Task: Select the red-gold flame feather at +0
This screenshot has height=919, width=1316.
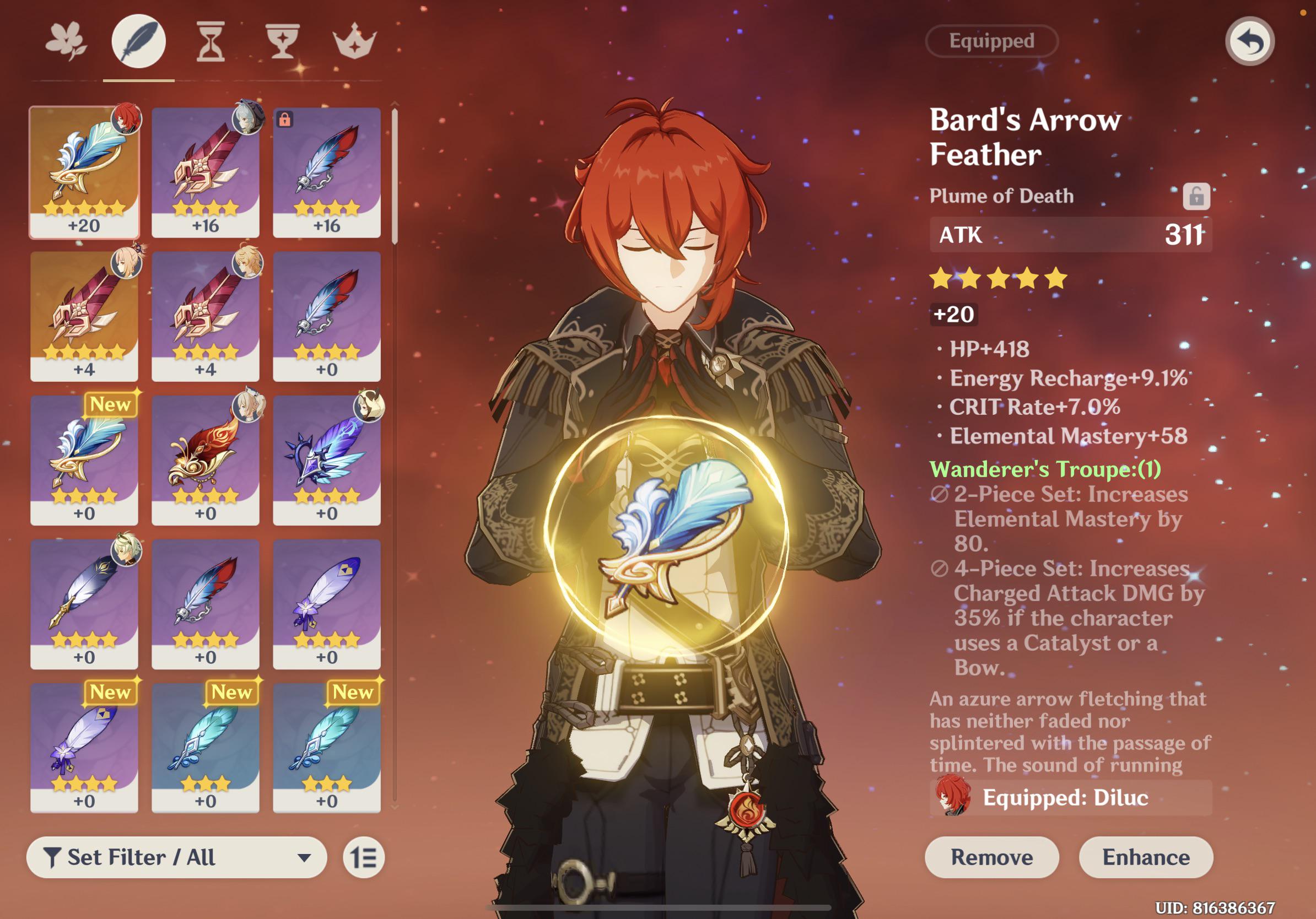Action: pos(205,459)
